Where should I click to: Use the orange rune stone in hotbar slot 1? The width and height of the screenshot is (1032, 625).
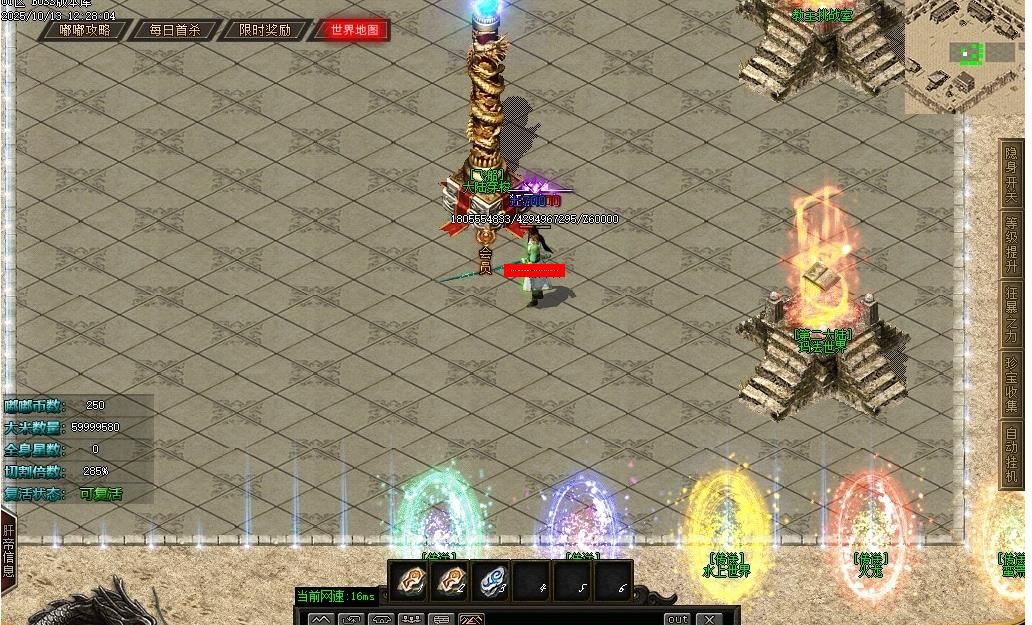click(x=409, y=581)
